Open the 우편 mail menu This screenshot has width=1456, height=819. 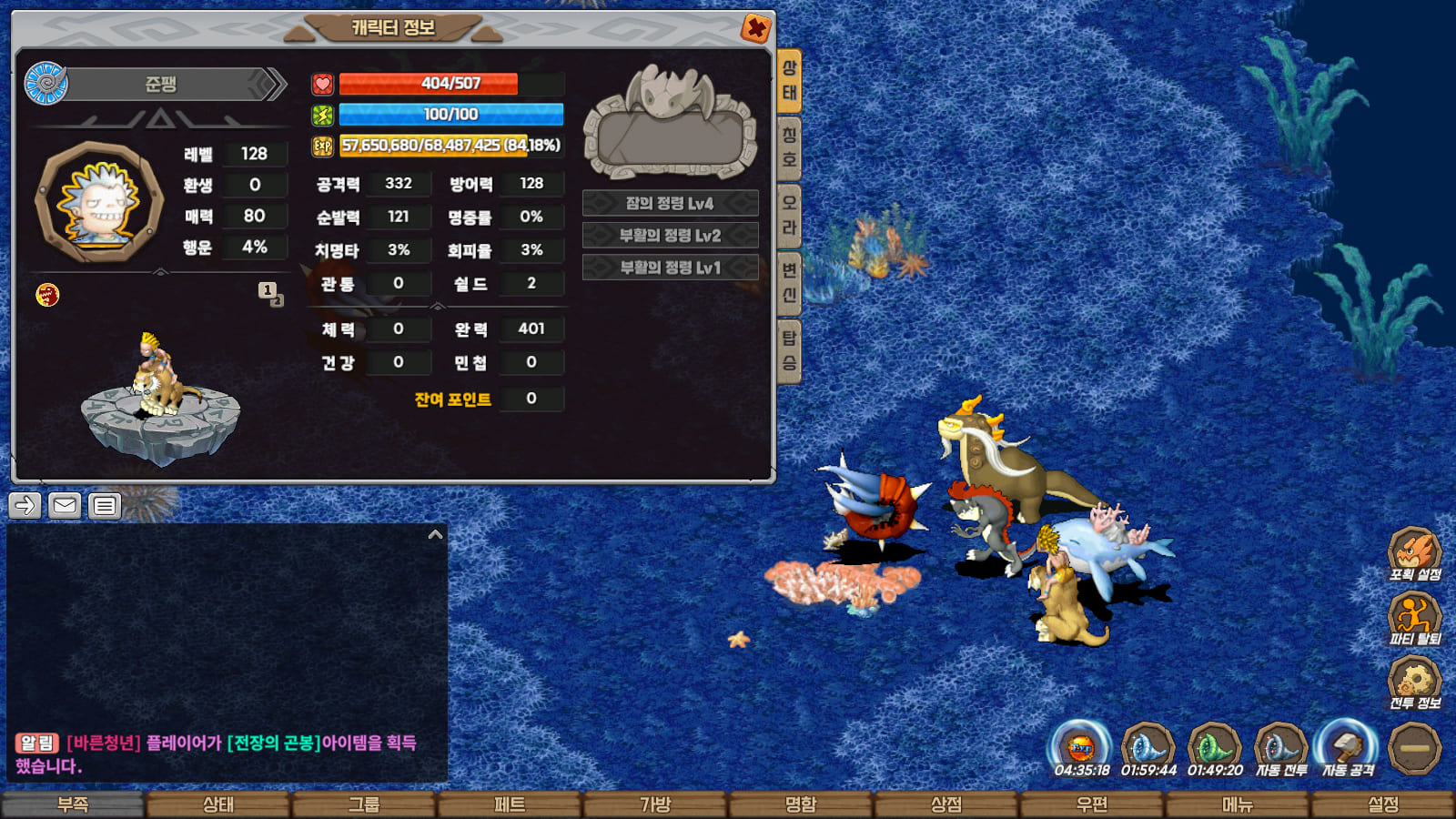click(x=1092, y=804)
